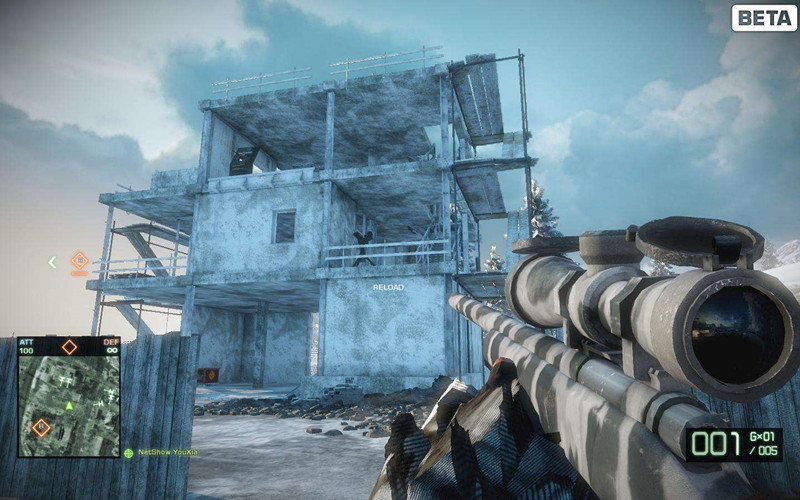800x500 pixels.
Task: Click the BETA badge
Action: (763, 18)
